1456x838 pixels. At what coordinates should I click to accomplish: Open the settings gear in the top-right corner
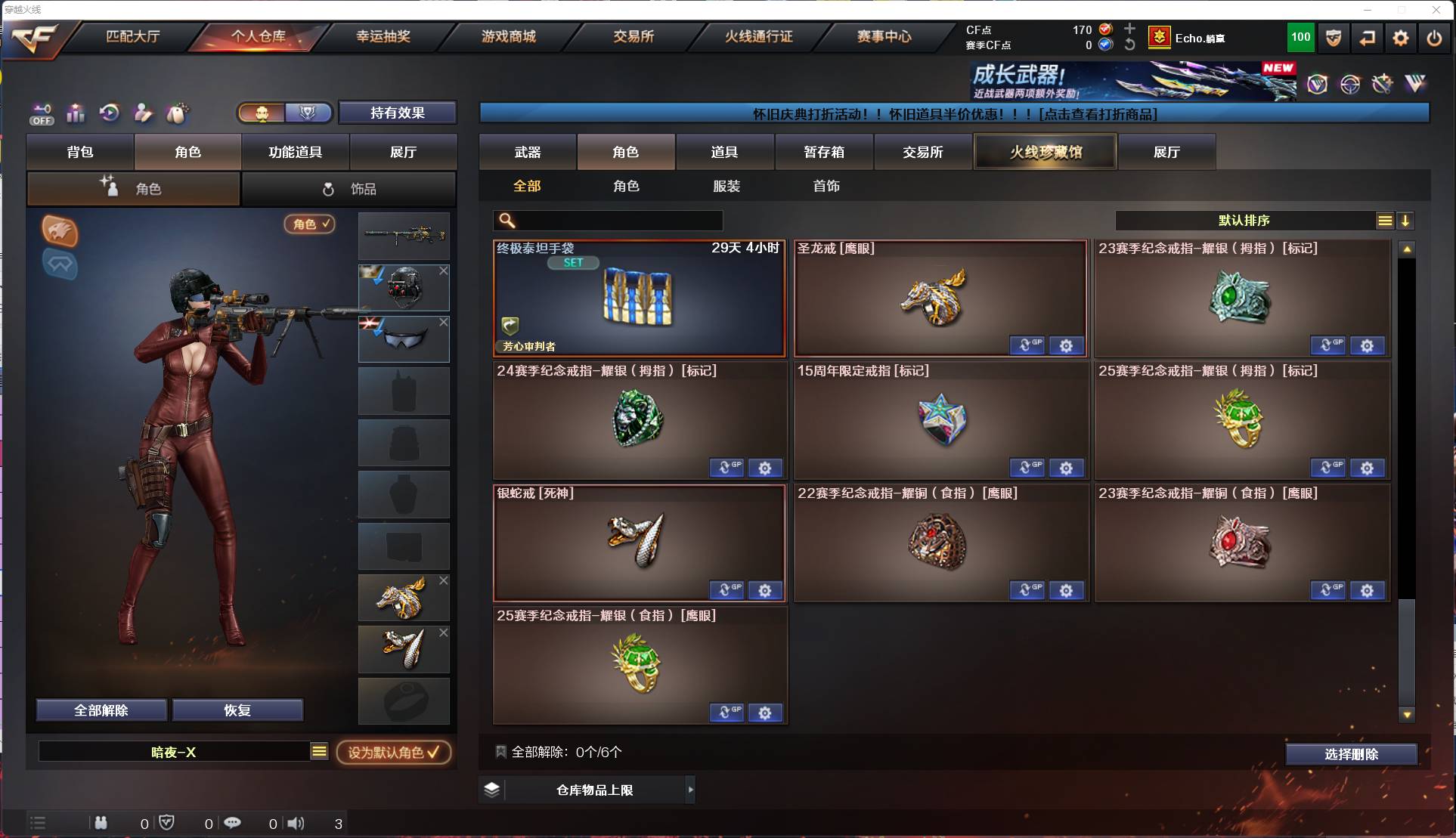click(1401, 37)
